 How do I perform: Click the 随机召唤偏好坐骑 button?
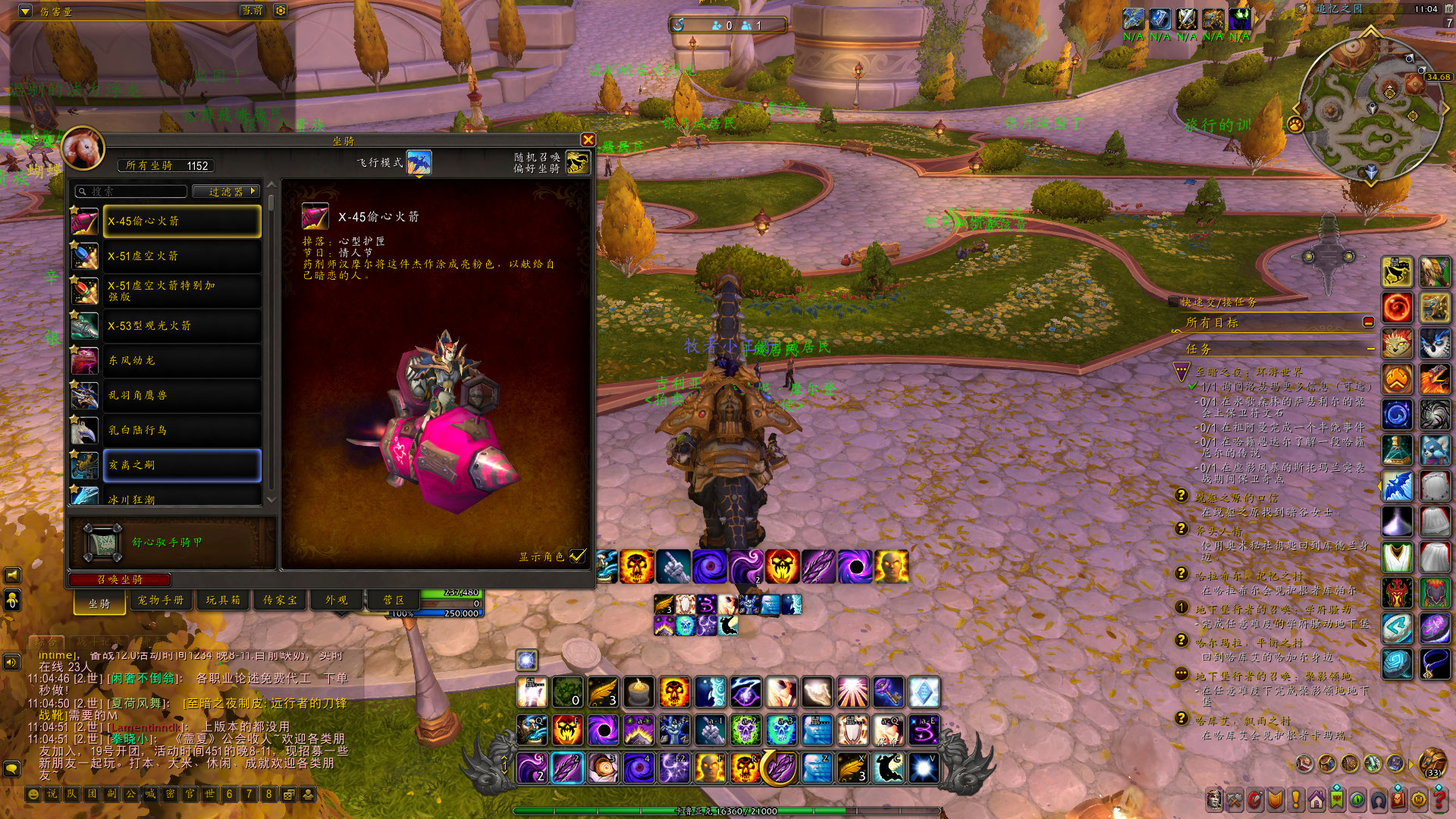tap(578, 162)
